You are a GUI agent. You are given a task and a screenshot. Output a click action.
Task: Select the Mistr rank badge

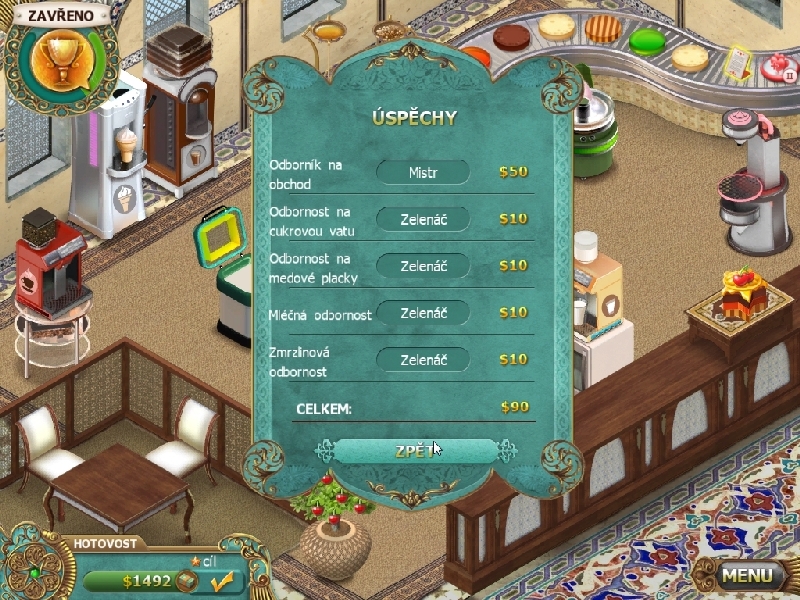(x=422, y=172)
